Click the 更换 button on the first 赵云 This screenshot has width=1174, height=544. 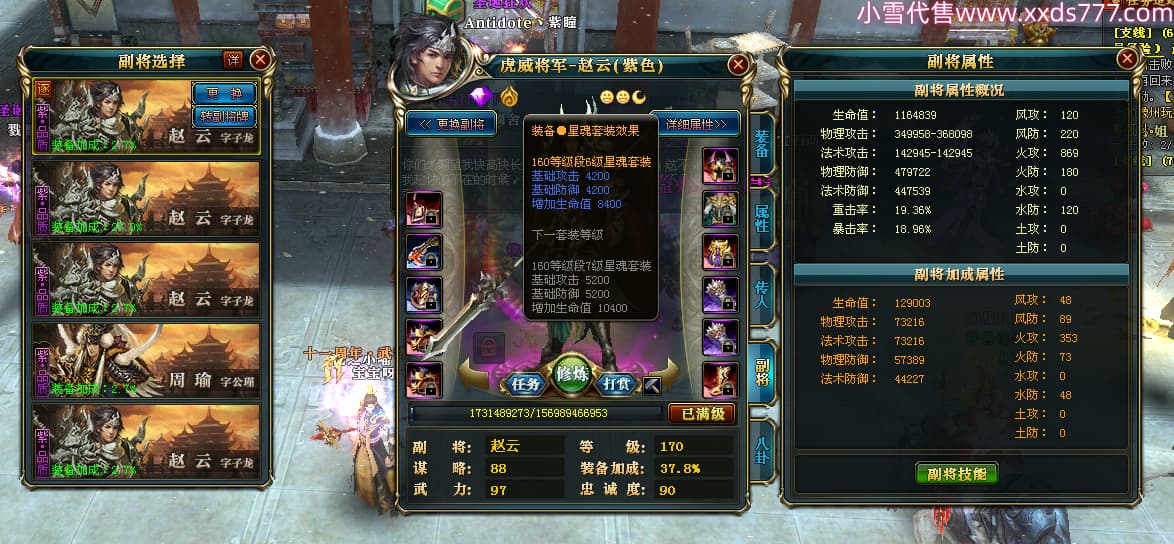pos(225,93)
